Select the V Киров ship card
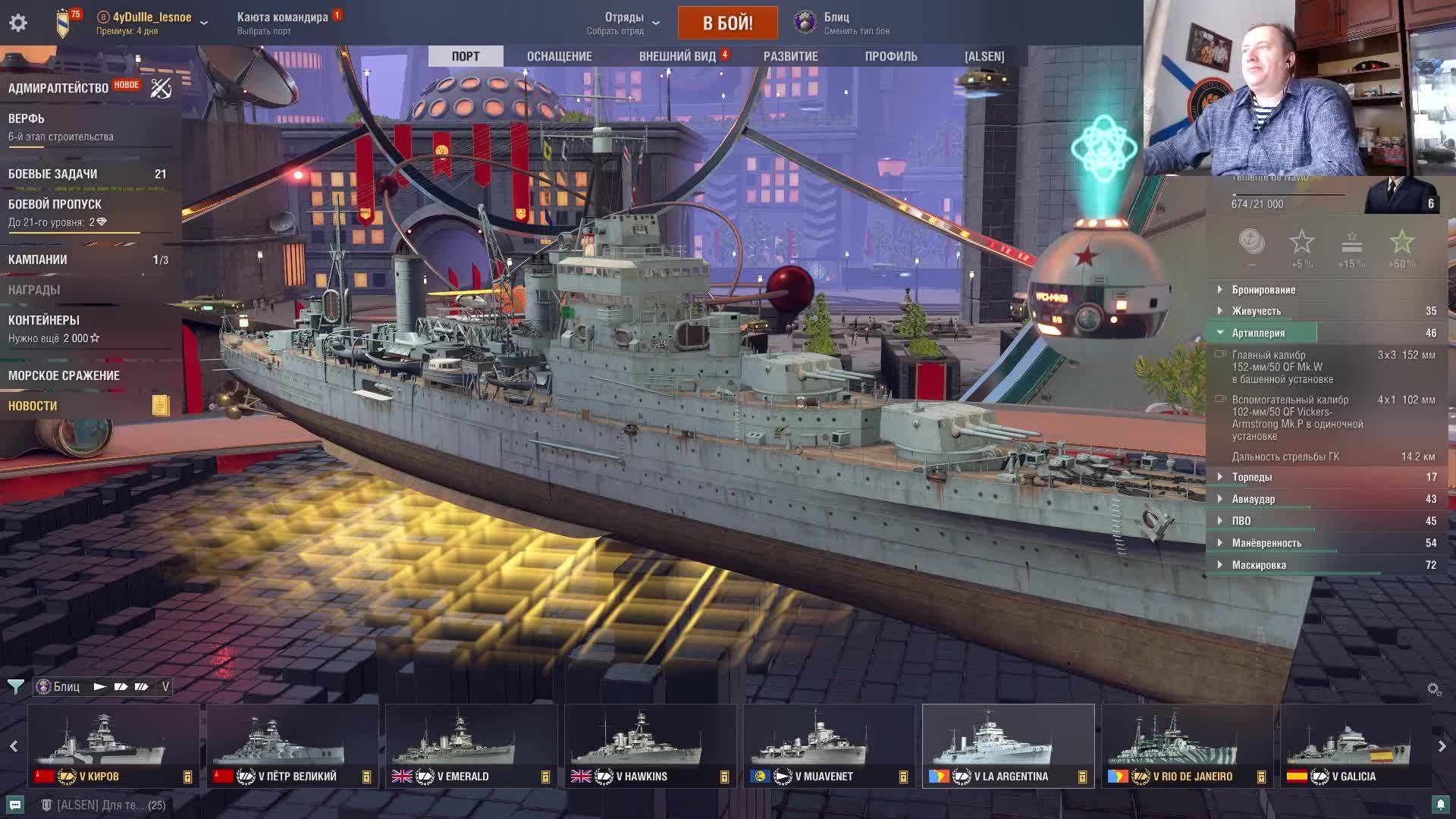Image resolution: width=1456 pixels, height=819 pixels. point(114,745)
